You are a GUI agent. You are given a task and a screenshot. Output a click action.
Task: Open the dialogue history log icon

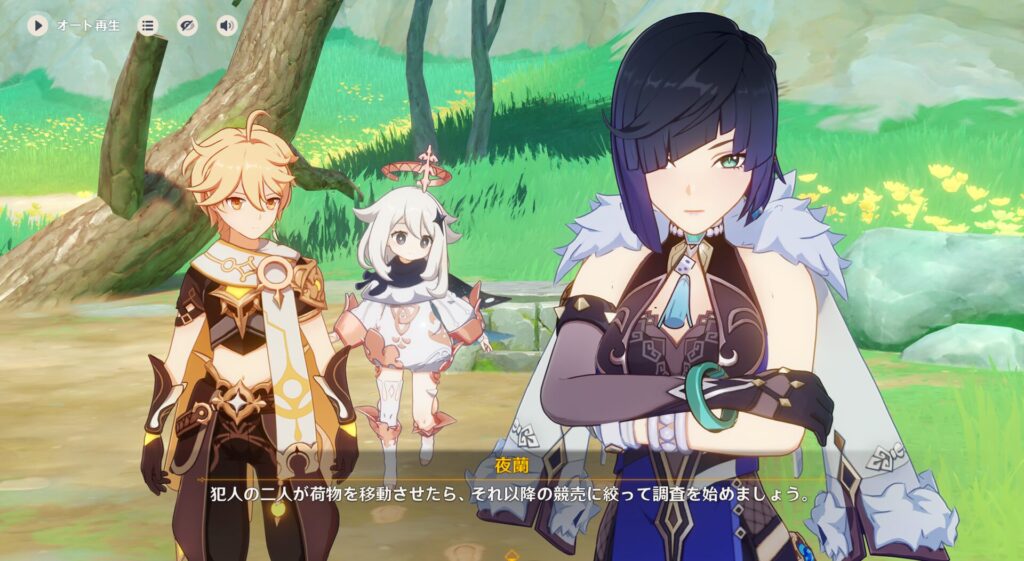[148, 25]
